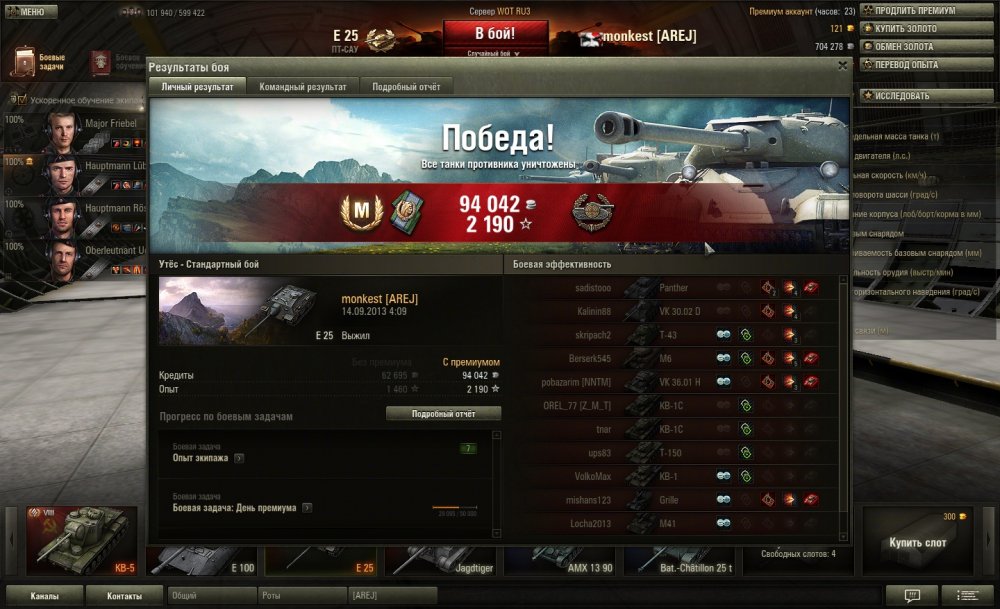Select the КВ-5 tank in carousel
The height and width of the screenshot is (609, 1000).
[x=82, y=540]
